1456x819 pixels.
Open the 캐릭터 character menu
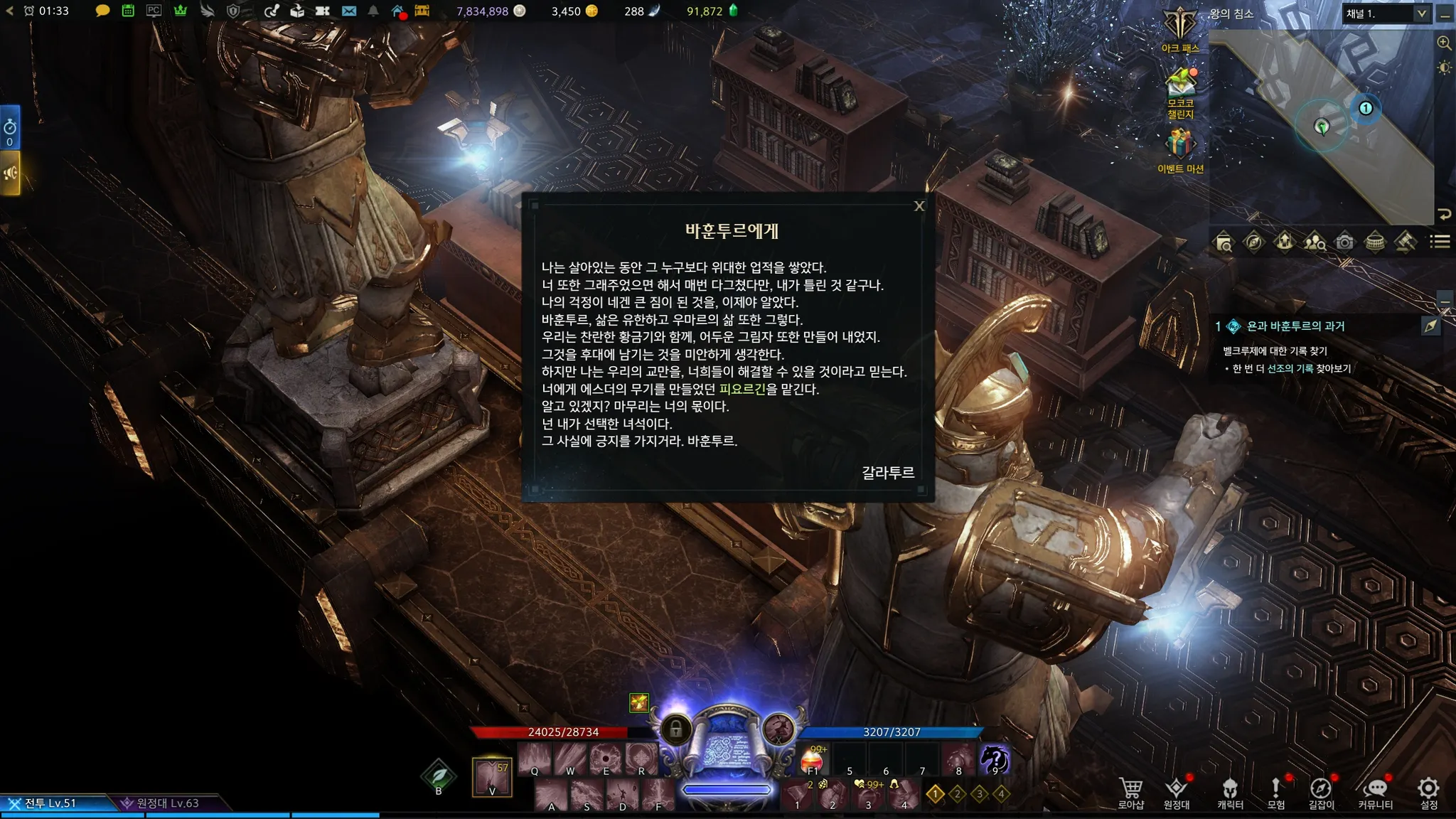(1230, 792)
